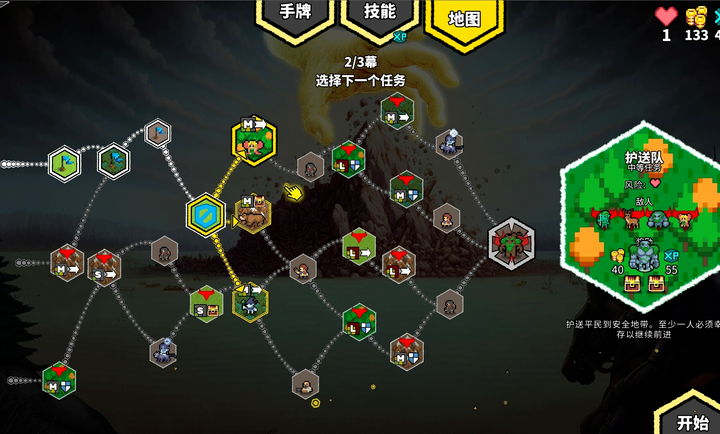Choose the green orc boss node

(x=511, y=240)
